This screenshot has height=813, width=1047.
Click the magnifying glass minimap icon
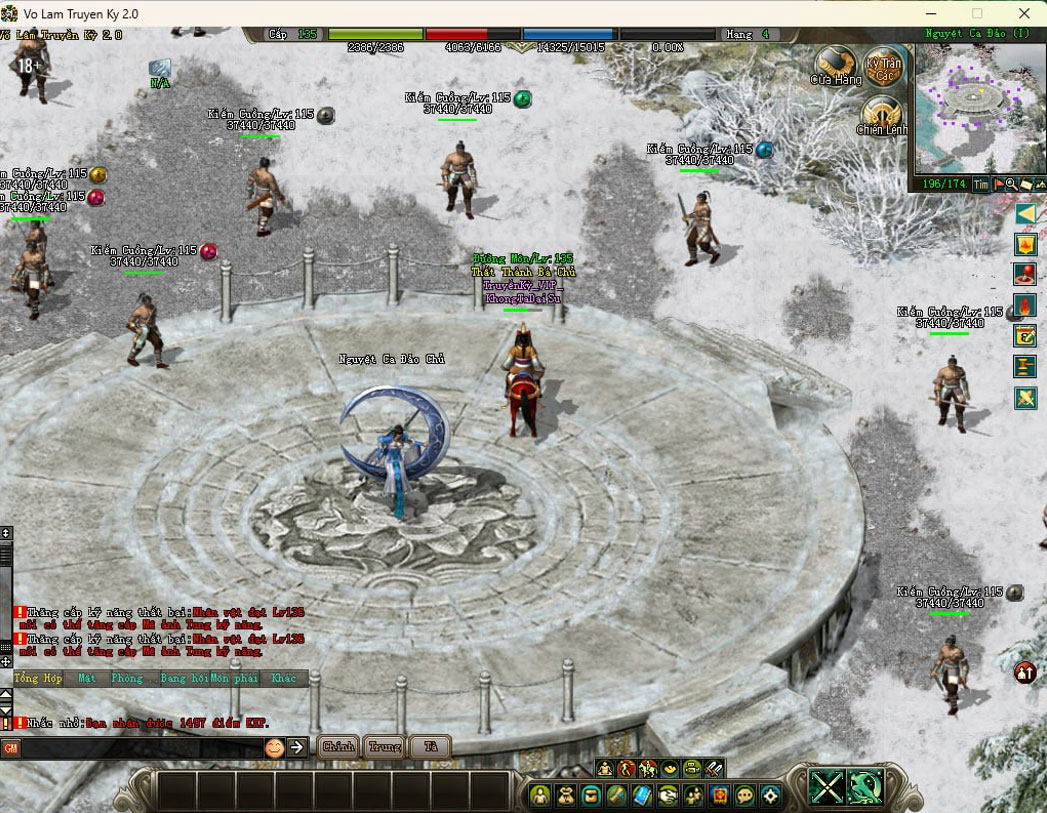[x=1012, y=185]
